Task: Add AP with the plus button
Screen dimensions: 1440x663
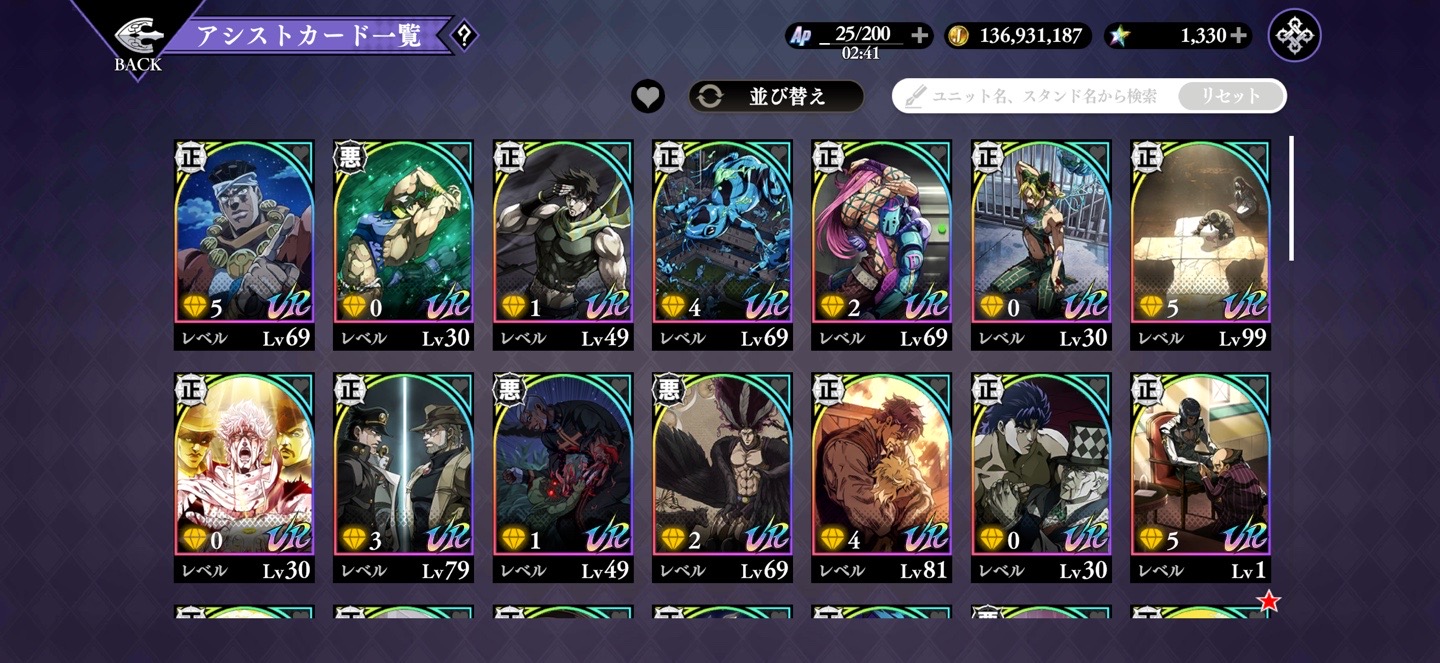Action: pos(920,36)
